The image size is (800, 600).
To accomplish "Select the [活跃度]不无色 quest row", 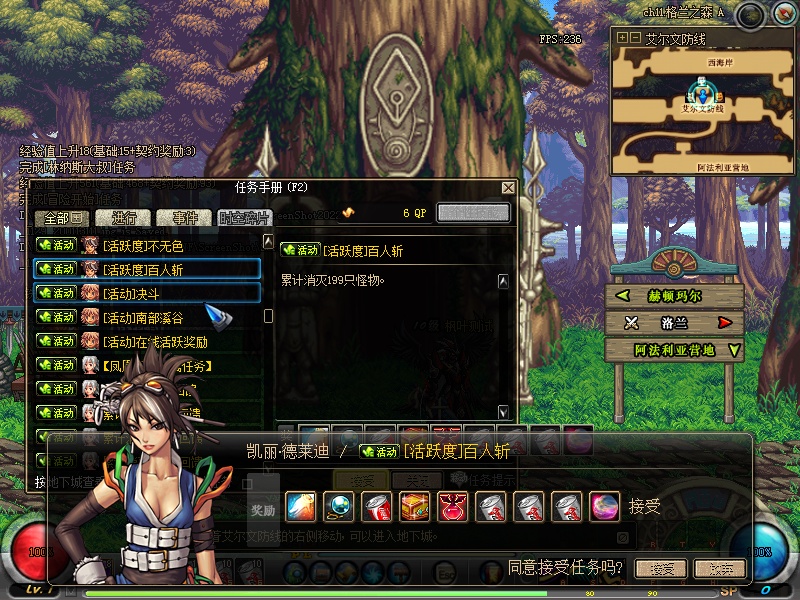I will click(x=147, y=245).
